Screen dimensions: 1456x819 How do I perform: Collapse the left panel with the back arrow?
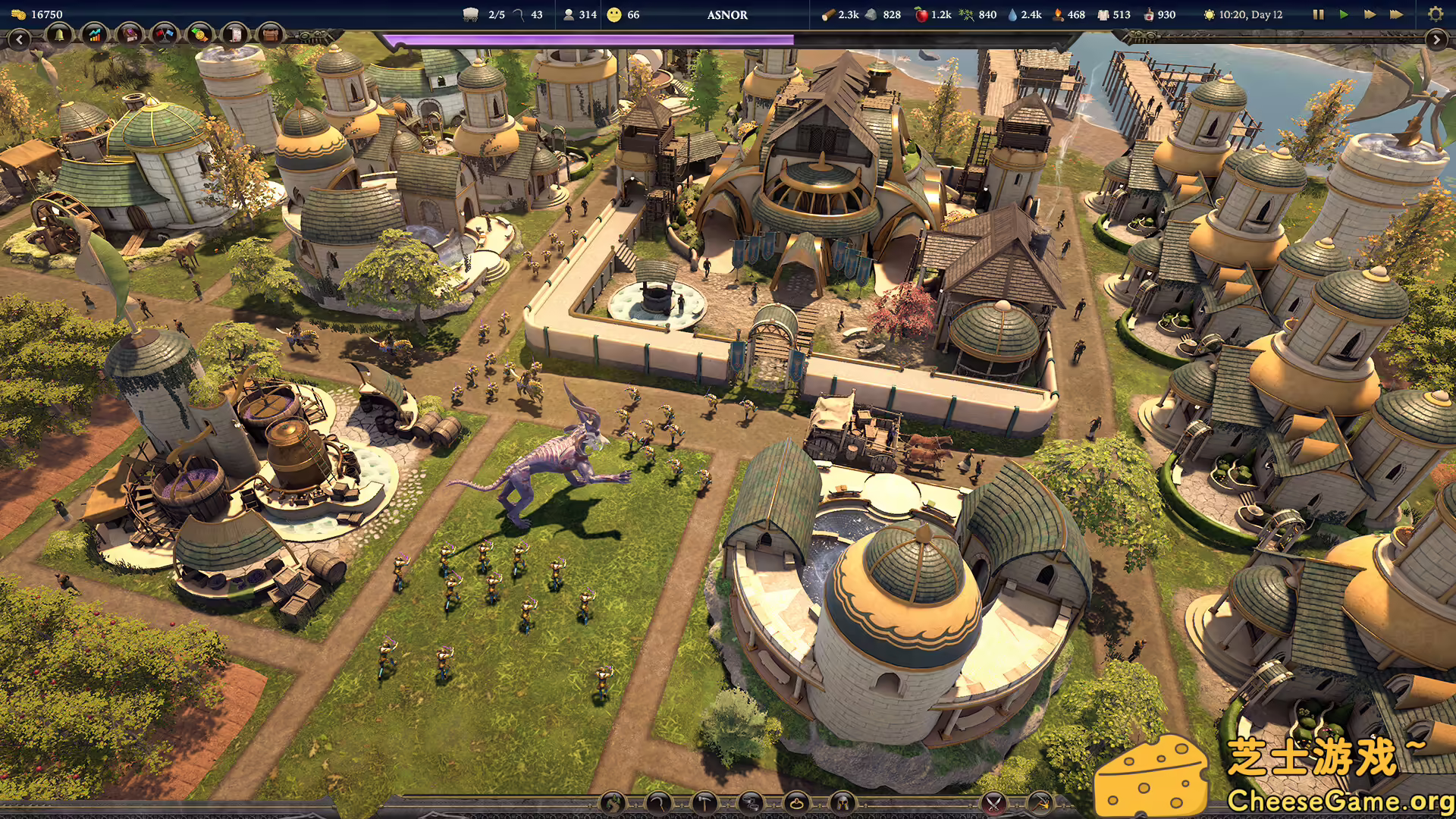click(19, 39)
